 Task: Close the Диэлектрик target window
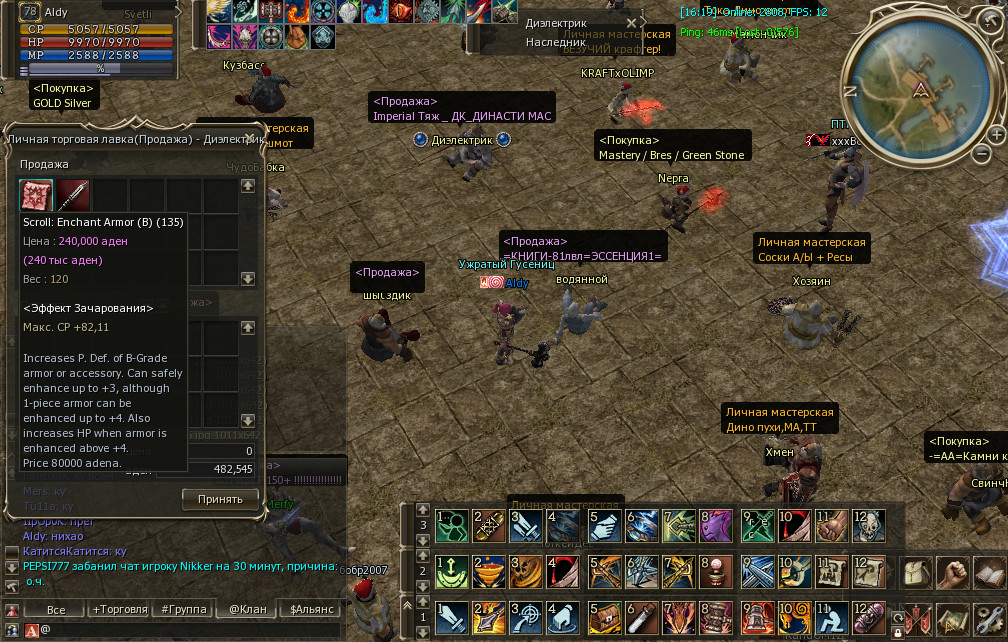(x=631, y=23)
